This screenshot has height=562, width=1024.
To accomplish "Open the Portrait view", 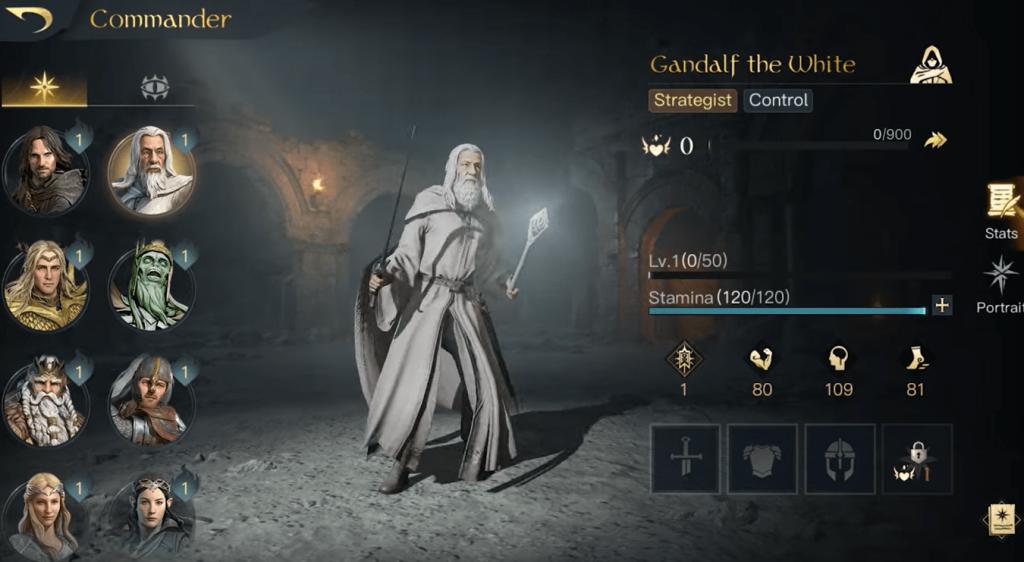I will 1001,285.
